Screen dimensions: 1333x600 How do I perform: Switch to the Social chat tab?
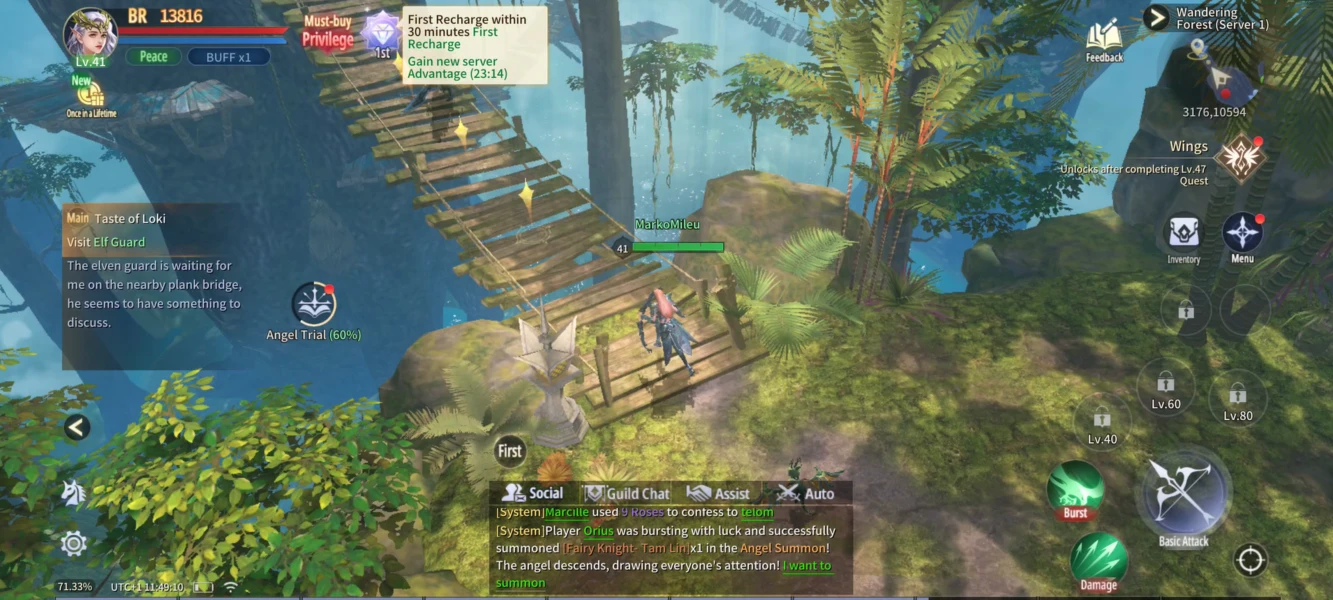click(533, 493)
